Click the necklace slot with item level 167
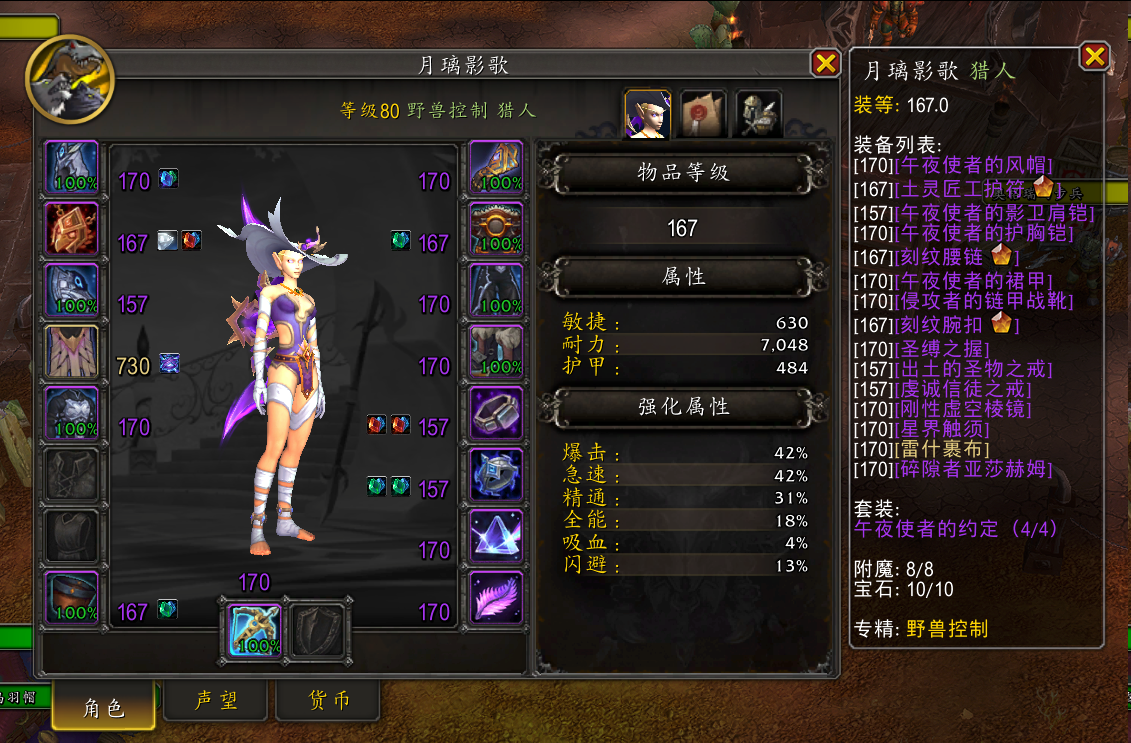 coord(72,229)
